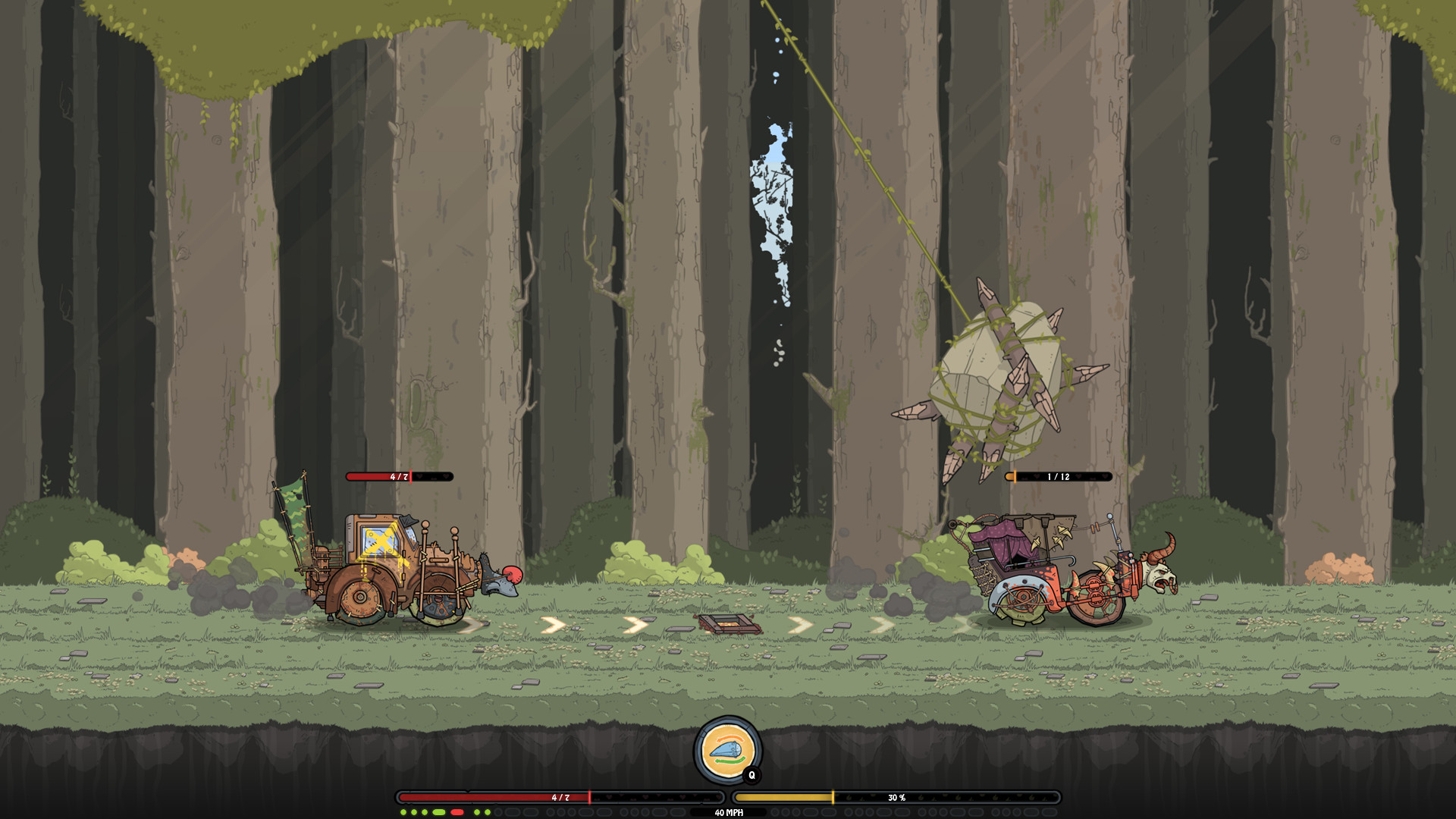
Task: Click the wooden crate lying on the track
Action: 726,625
